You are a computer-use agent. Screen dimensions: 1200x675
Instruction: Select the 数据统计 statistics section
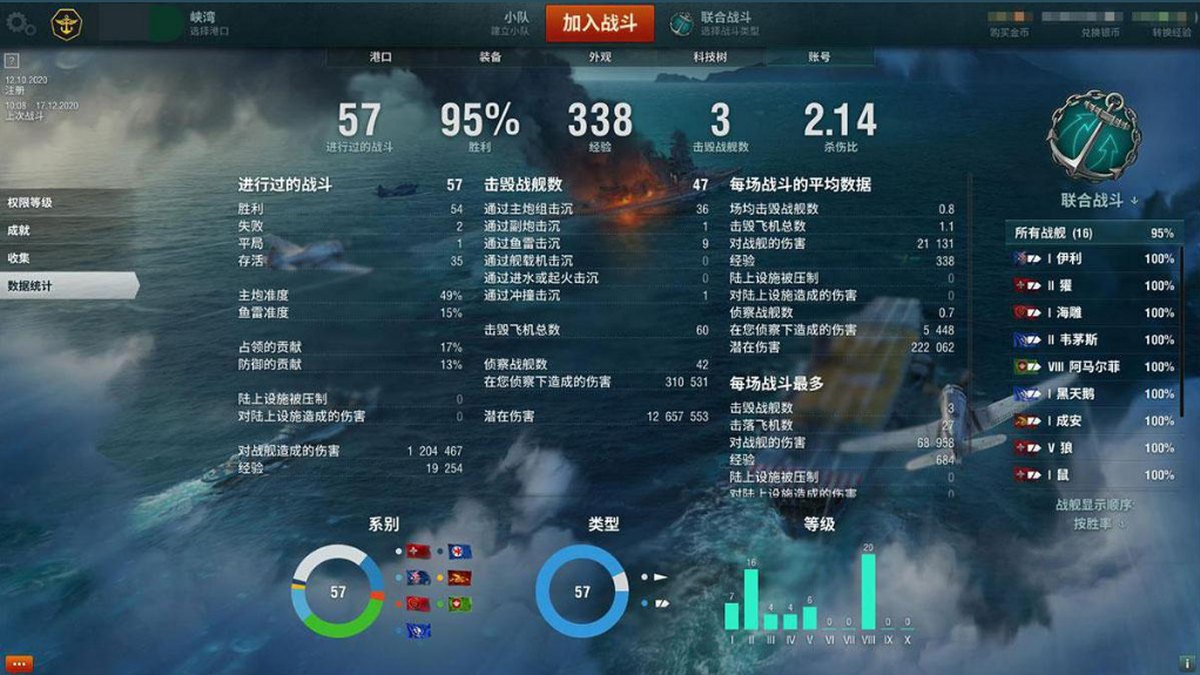pos(30,286)
